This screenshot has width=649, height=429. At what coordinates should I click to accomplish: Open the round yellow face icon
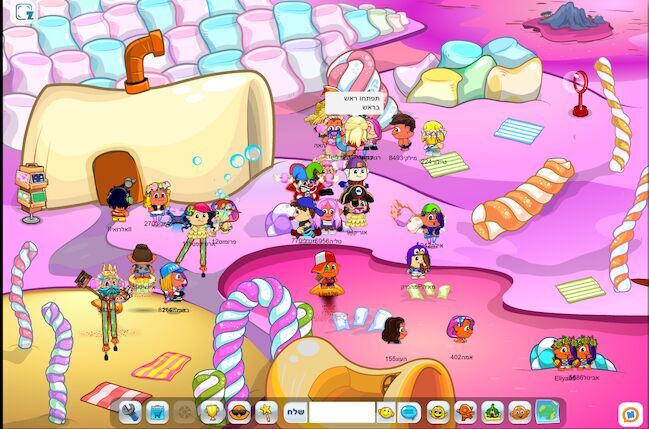[x=437, y=411]
